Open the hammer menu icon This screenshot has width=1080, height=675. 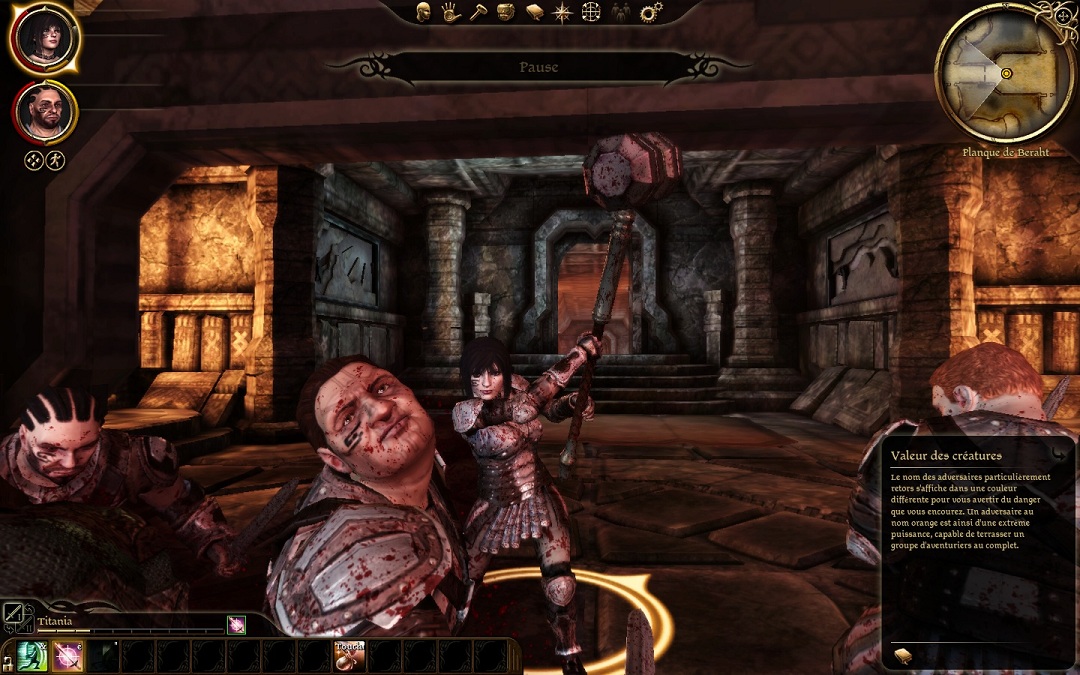tap(477, 12)
